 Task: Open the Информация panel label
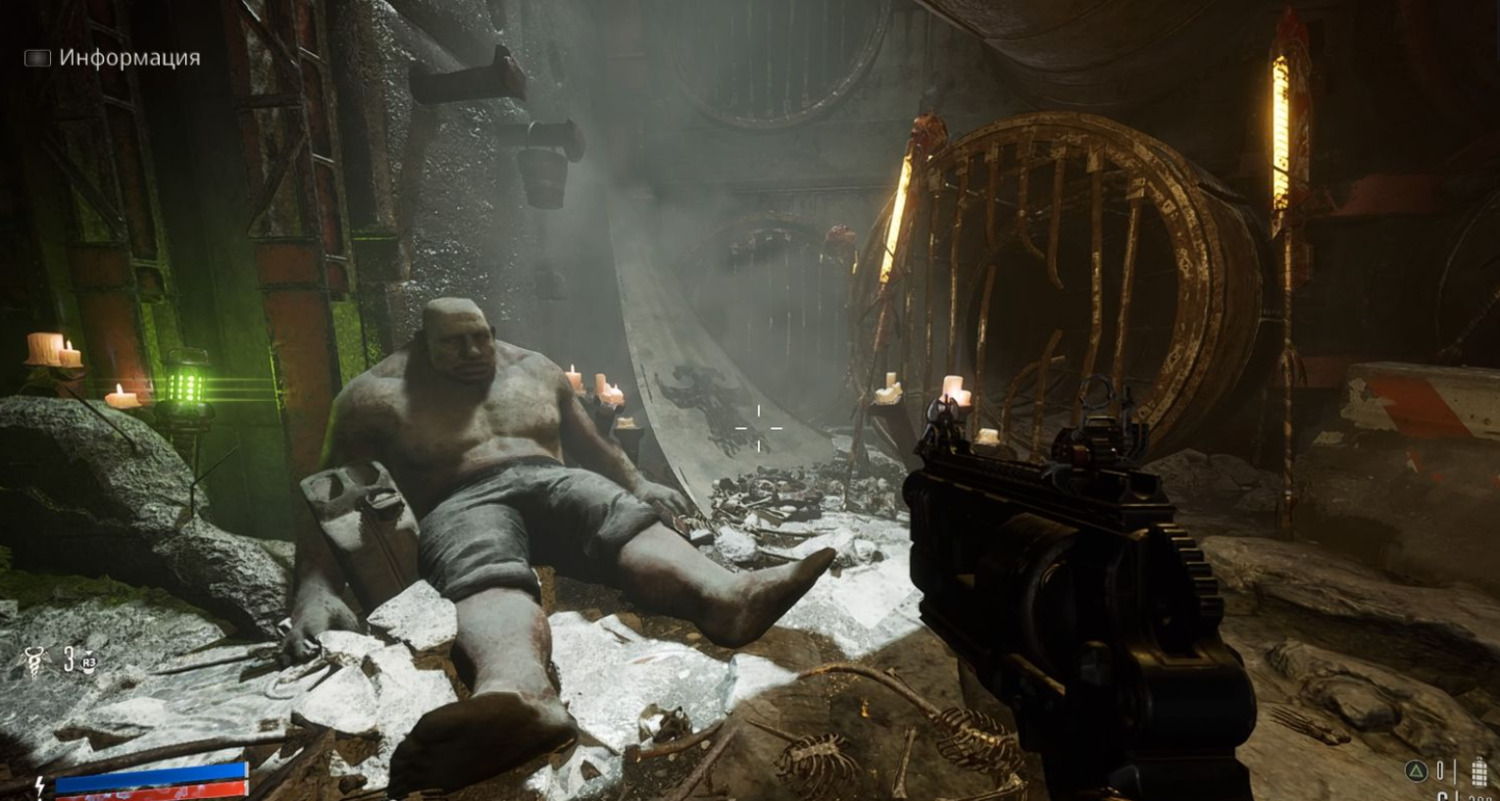tap(129, 58)
